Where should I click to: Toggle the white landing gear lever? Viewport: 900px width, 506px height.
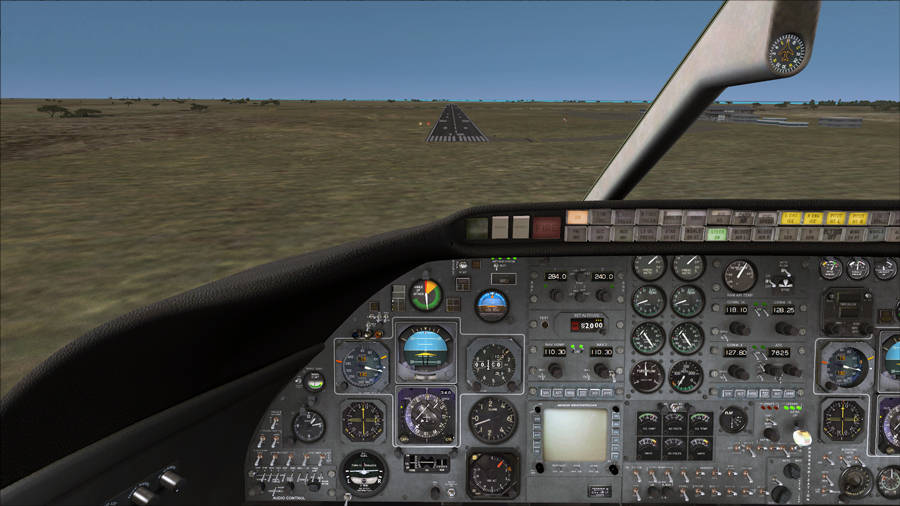[800, 438]
